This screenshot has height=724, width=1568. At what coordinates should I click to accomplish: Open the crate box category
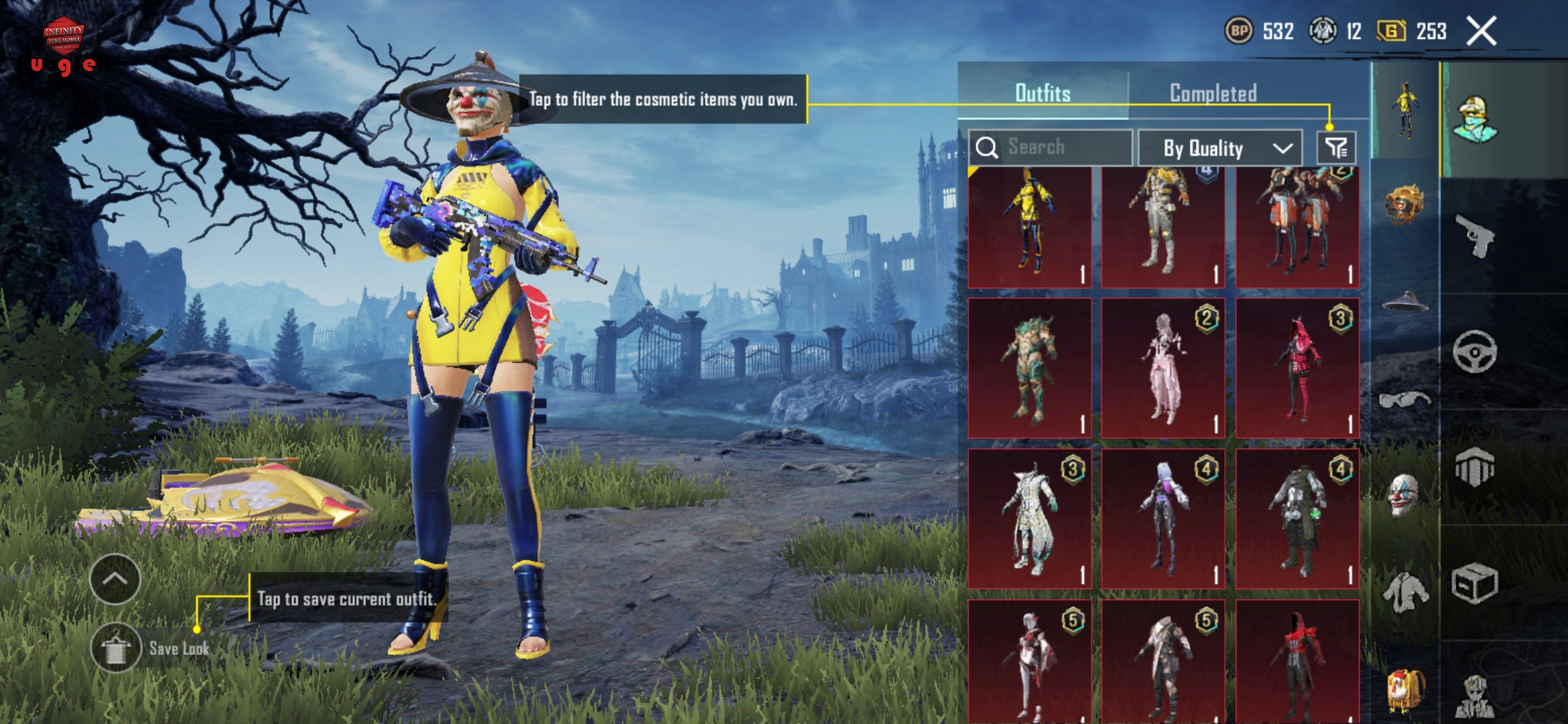coord(1474,583)
